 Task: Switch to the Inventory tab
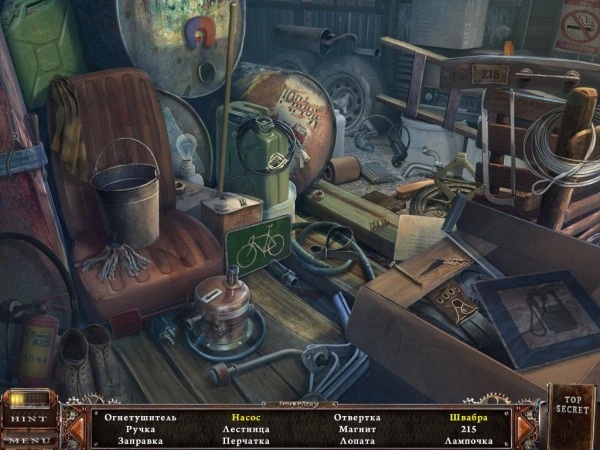[300, 403]
